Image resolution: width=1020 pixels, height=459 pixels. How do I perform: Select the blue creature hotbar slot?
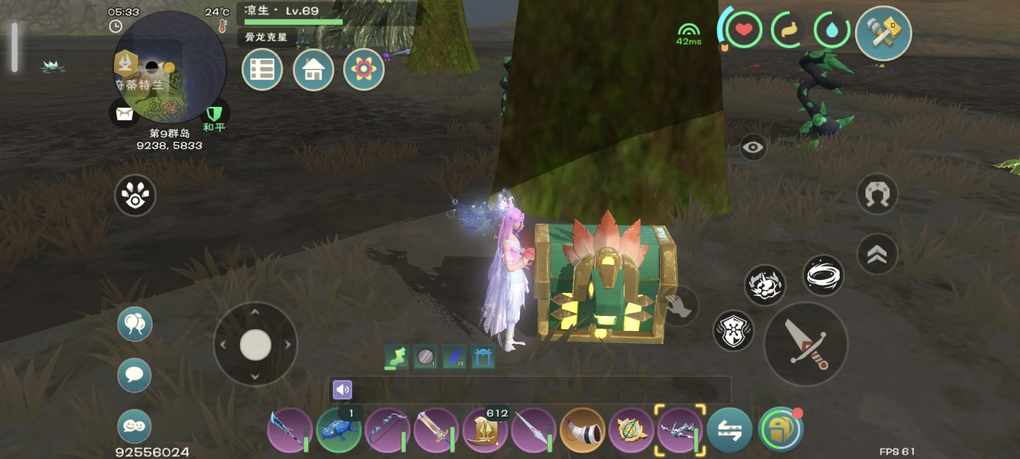point(339,431)
